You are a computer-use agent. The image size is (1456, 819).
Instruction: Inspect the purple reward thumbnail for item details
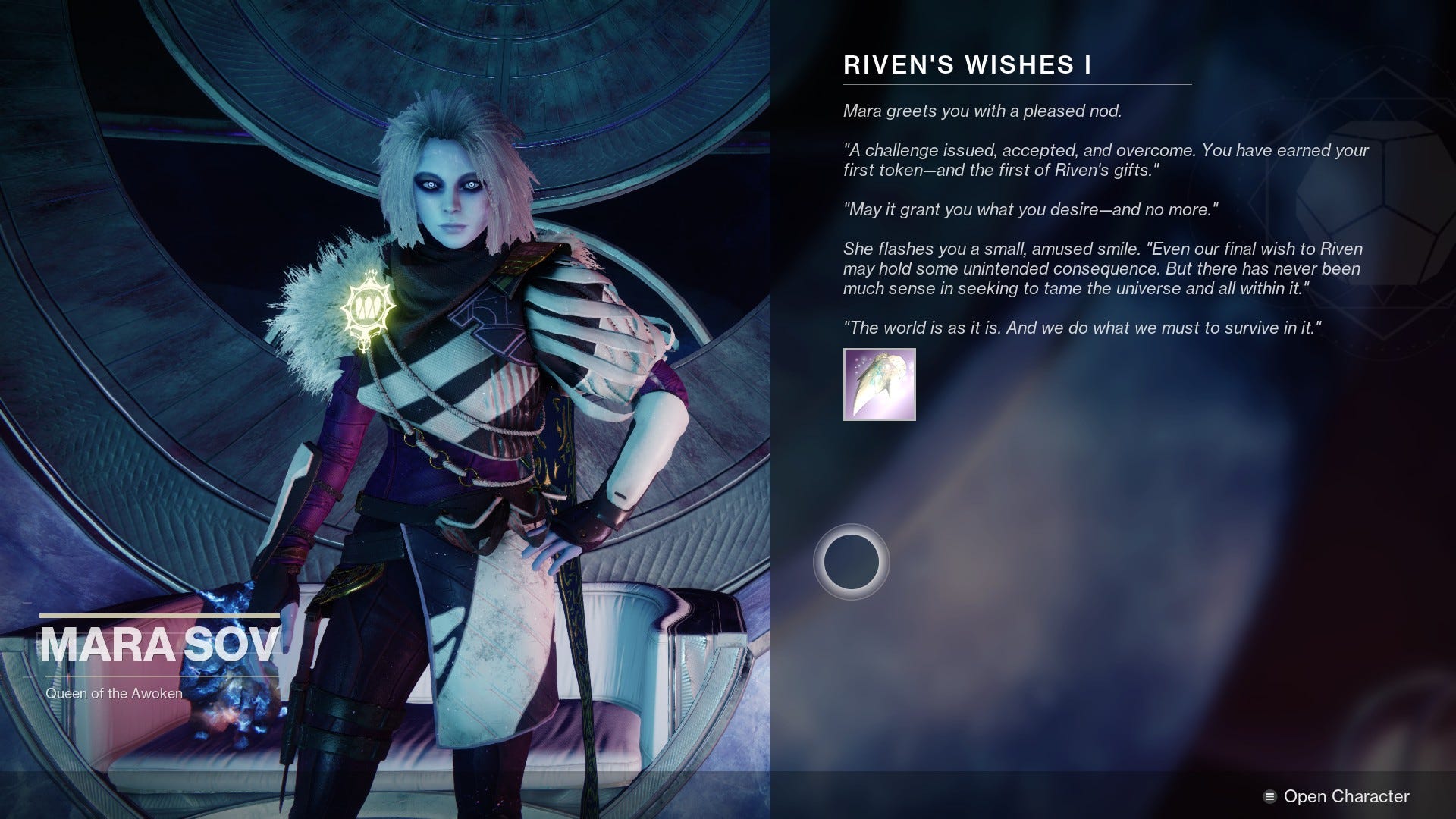880,385
